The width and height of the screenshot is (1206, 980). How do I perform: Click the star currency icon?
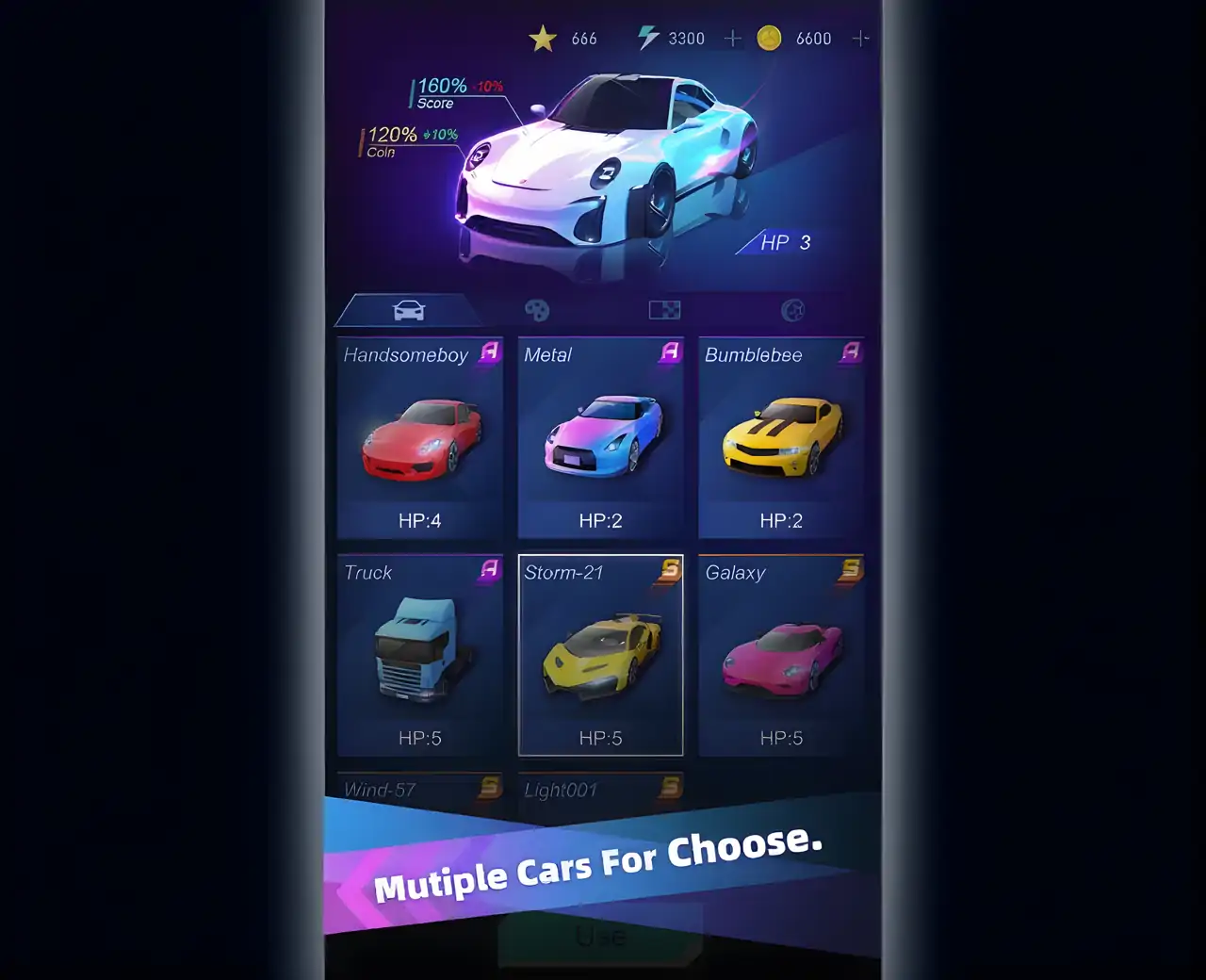pos(543,39)
